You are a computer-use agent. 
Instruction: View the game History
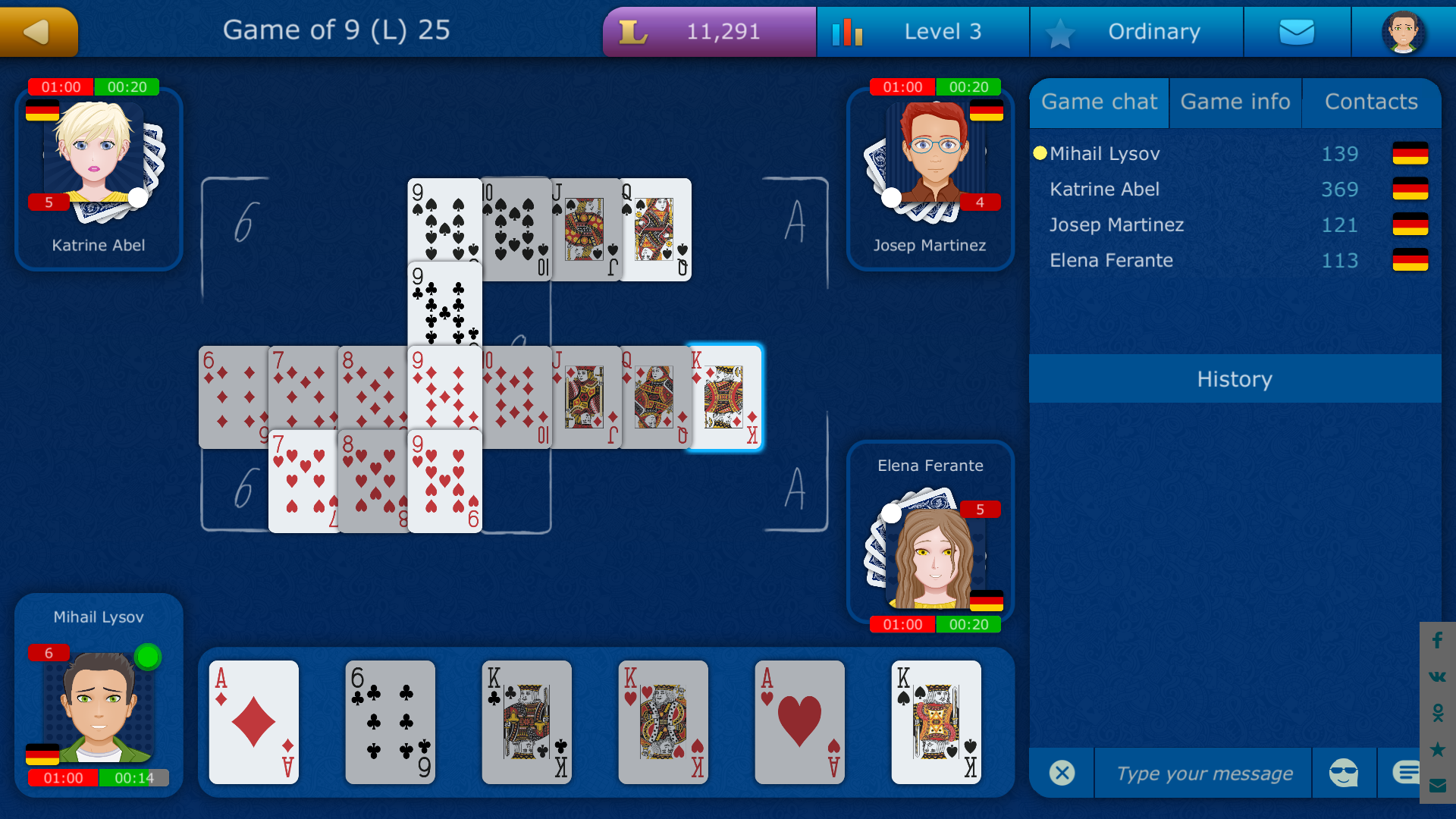[1235, 379]
